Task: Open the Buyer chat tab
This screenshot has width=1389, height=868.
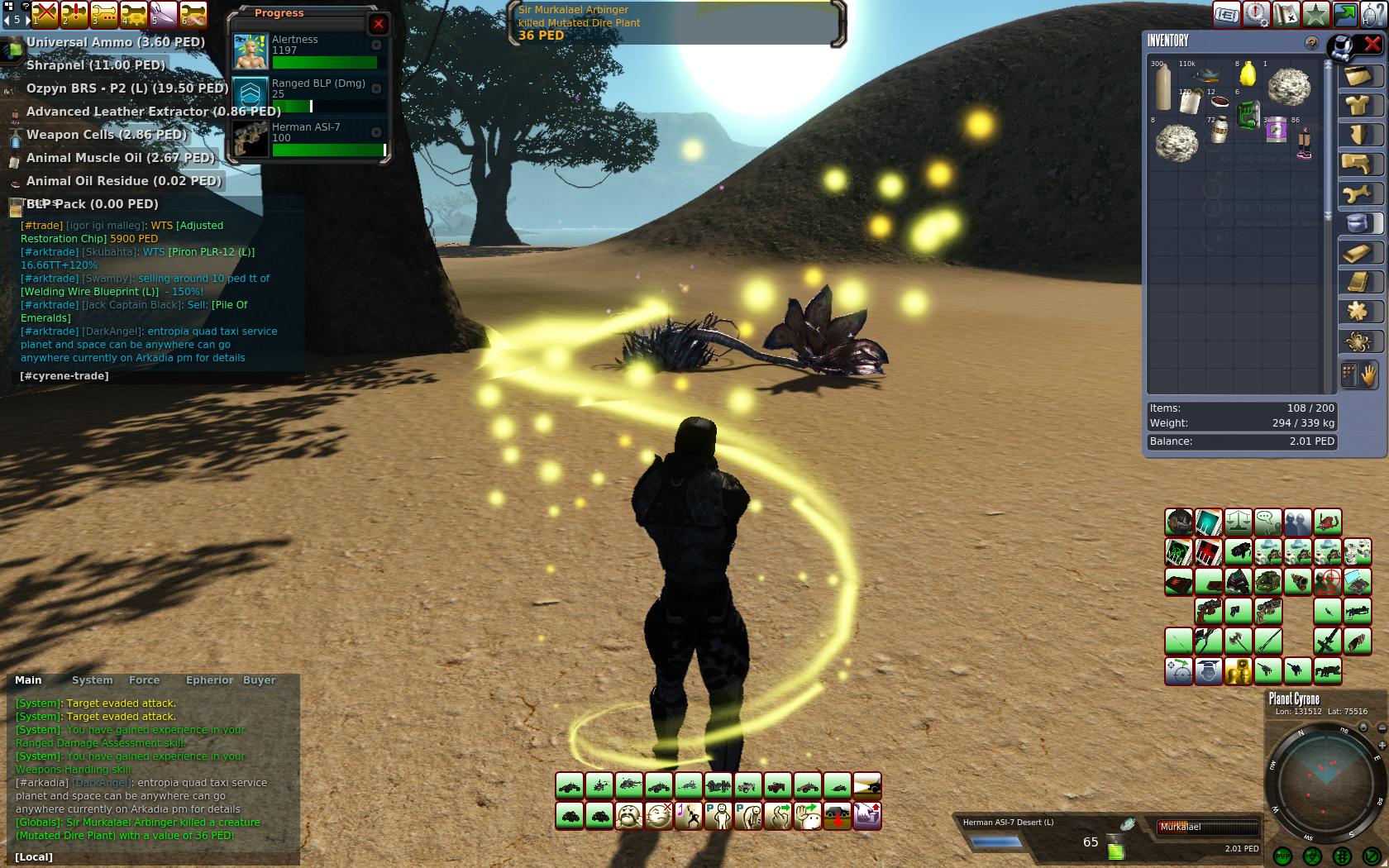Action: click(259, 680)
